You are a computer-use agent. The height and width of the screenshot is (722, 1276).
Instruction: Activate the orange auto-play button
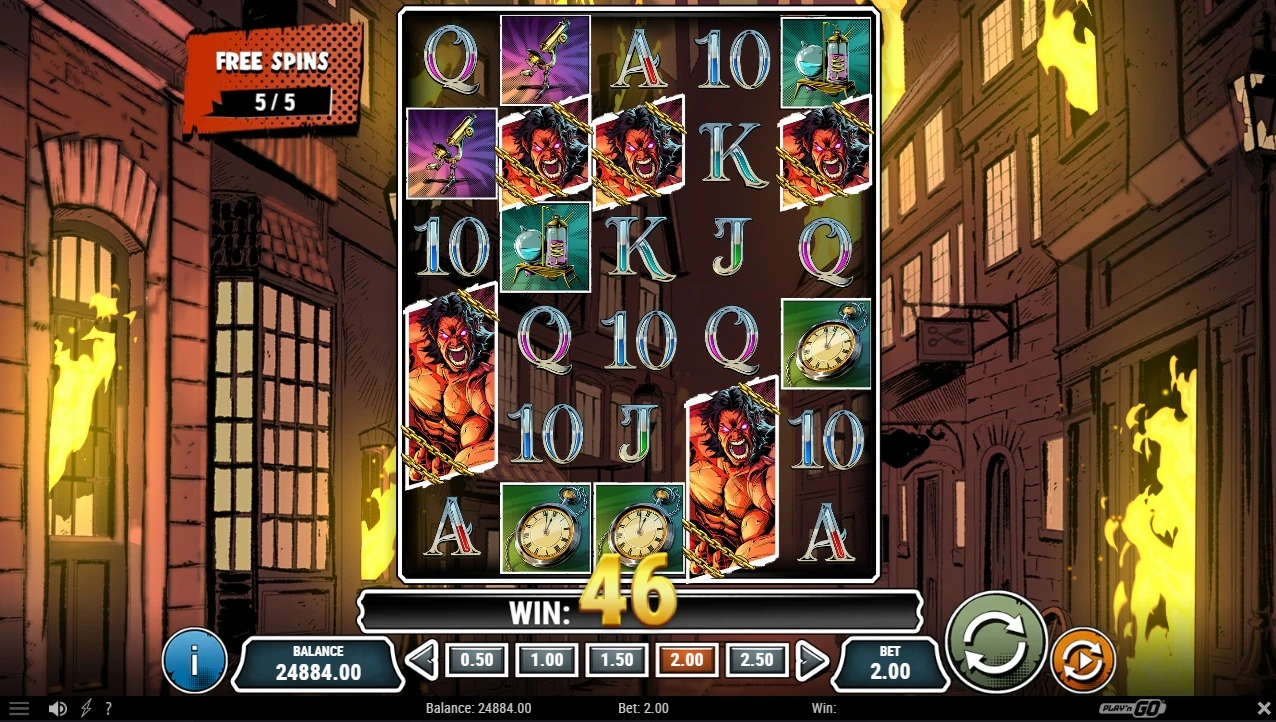click(1083, 660)
